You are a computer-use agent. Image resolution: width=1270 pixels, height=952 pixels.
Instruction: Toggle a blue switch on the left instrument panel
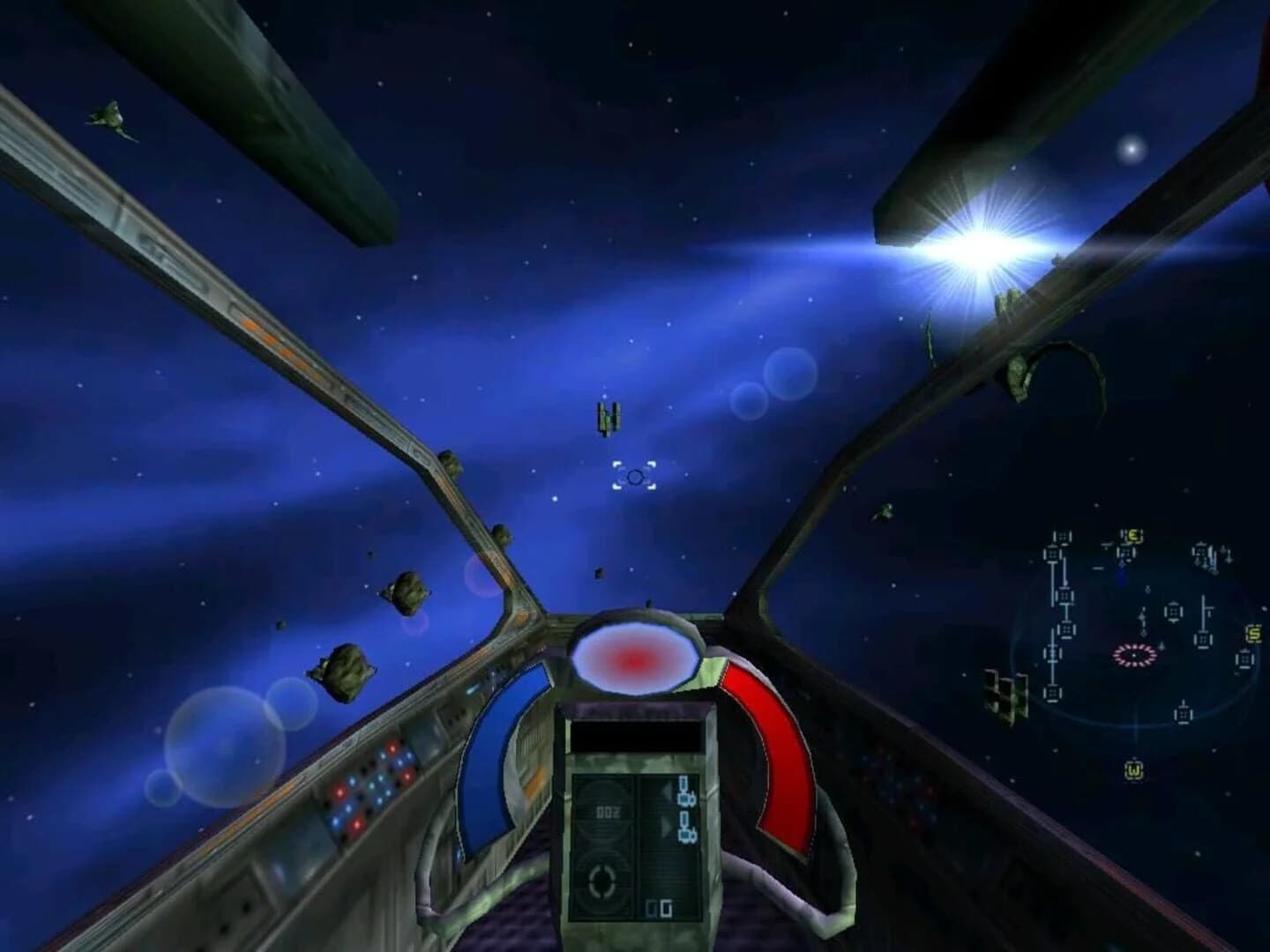click(353, 781)
